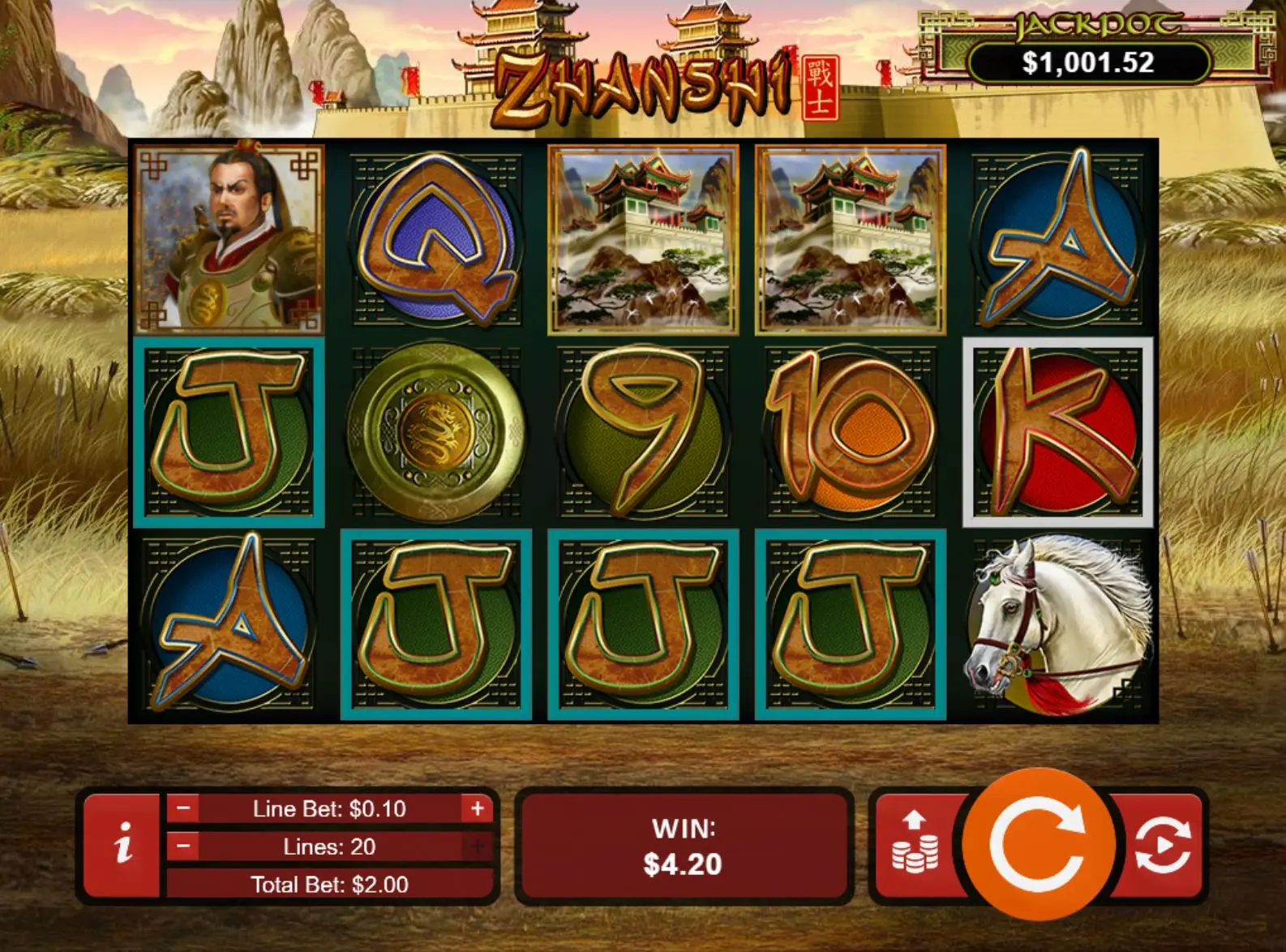Increase the Line Bet amount
This screenshot has width=1286, height=952.
click(477, 808)
